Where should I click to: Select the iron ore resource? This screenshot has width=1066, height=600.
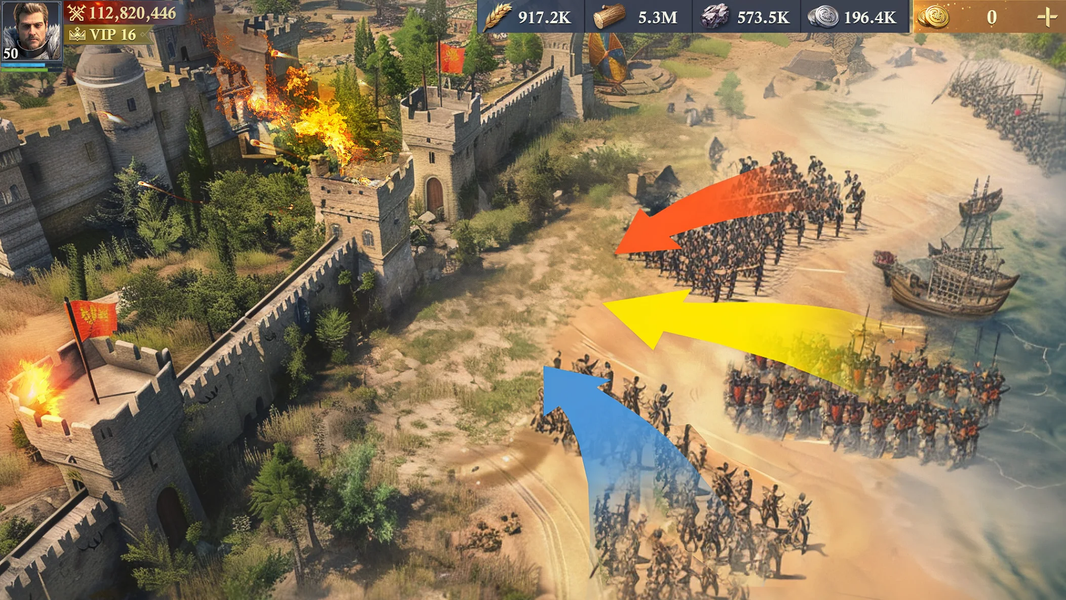pos(716,16)
